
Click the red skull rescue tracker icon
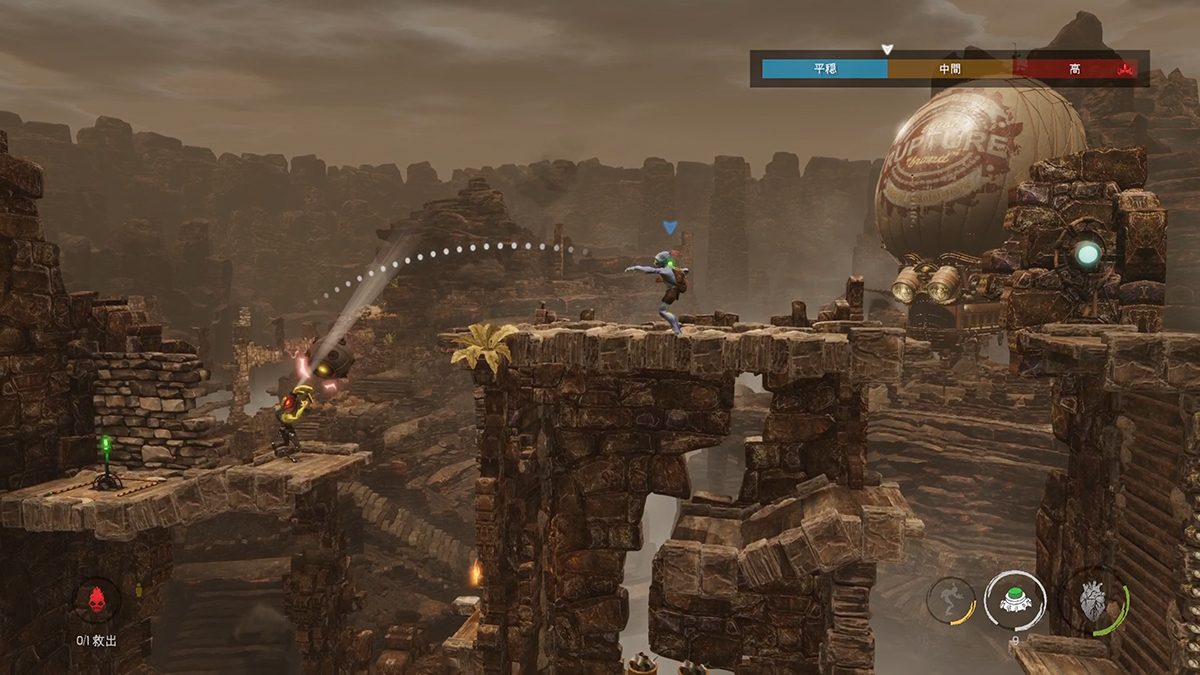coord(98,600)
